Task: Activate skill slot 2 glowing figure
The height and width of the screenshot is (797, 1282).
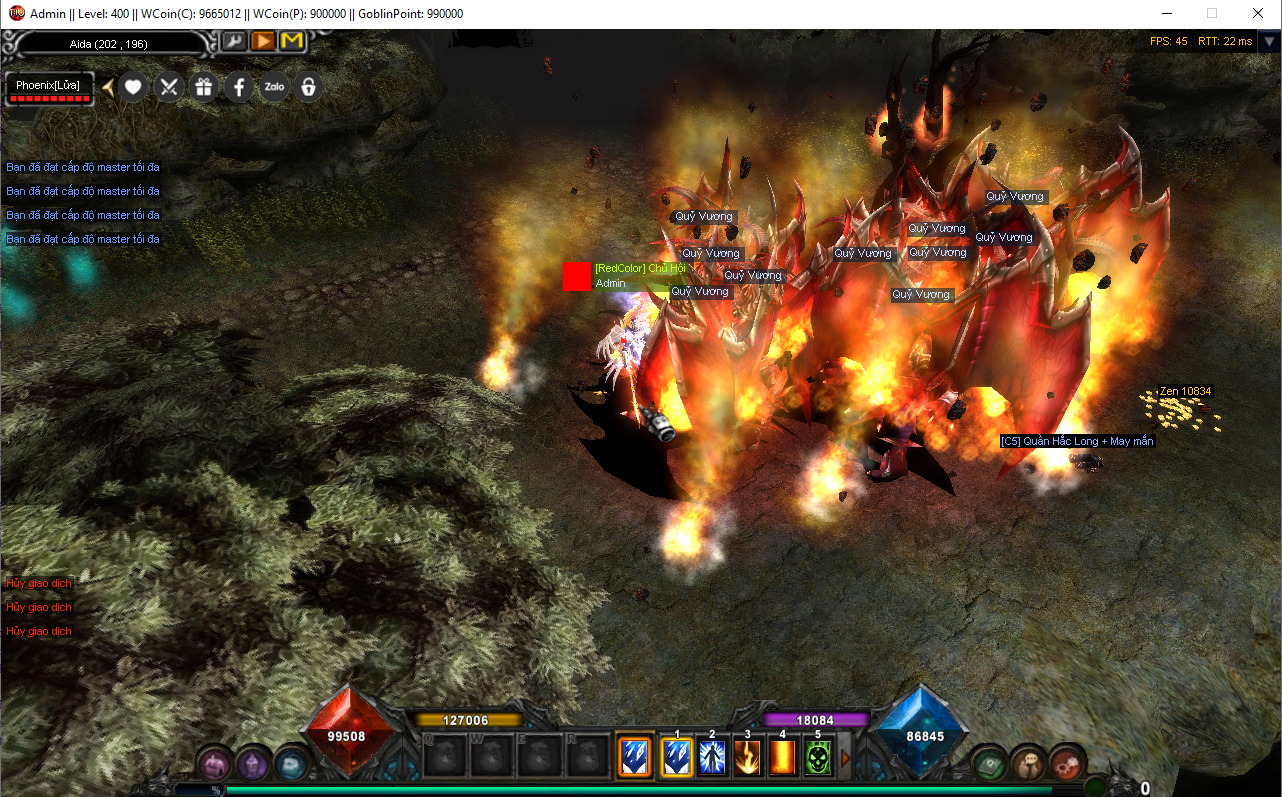Action: click(712, 757)
